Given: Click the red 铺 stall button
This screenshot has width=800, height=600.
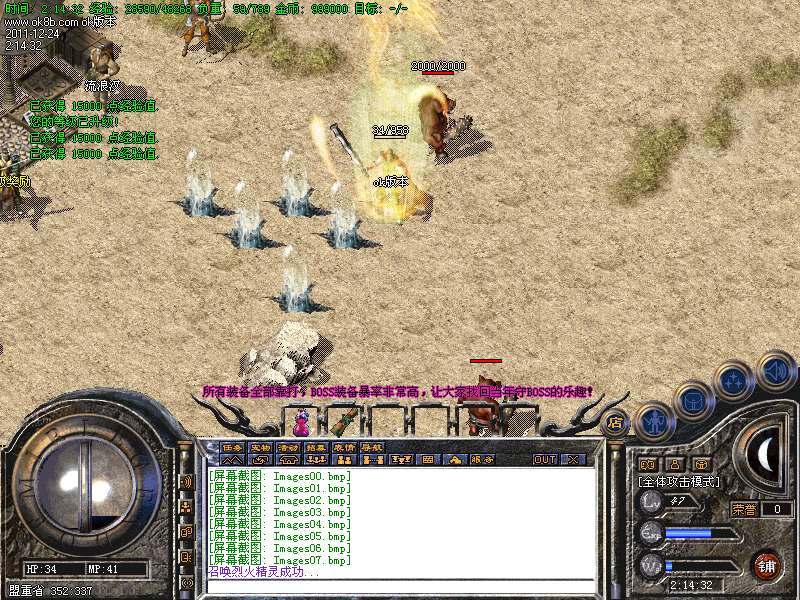Looking at the screenshot, I should pos(766,565).
